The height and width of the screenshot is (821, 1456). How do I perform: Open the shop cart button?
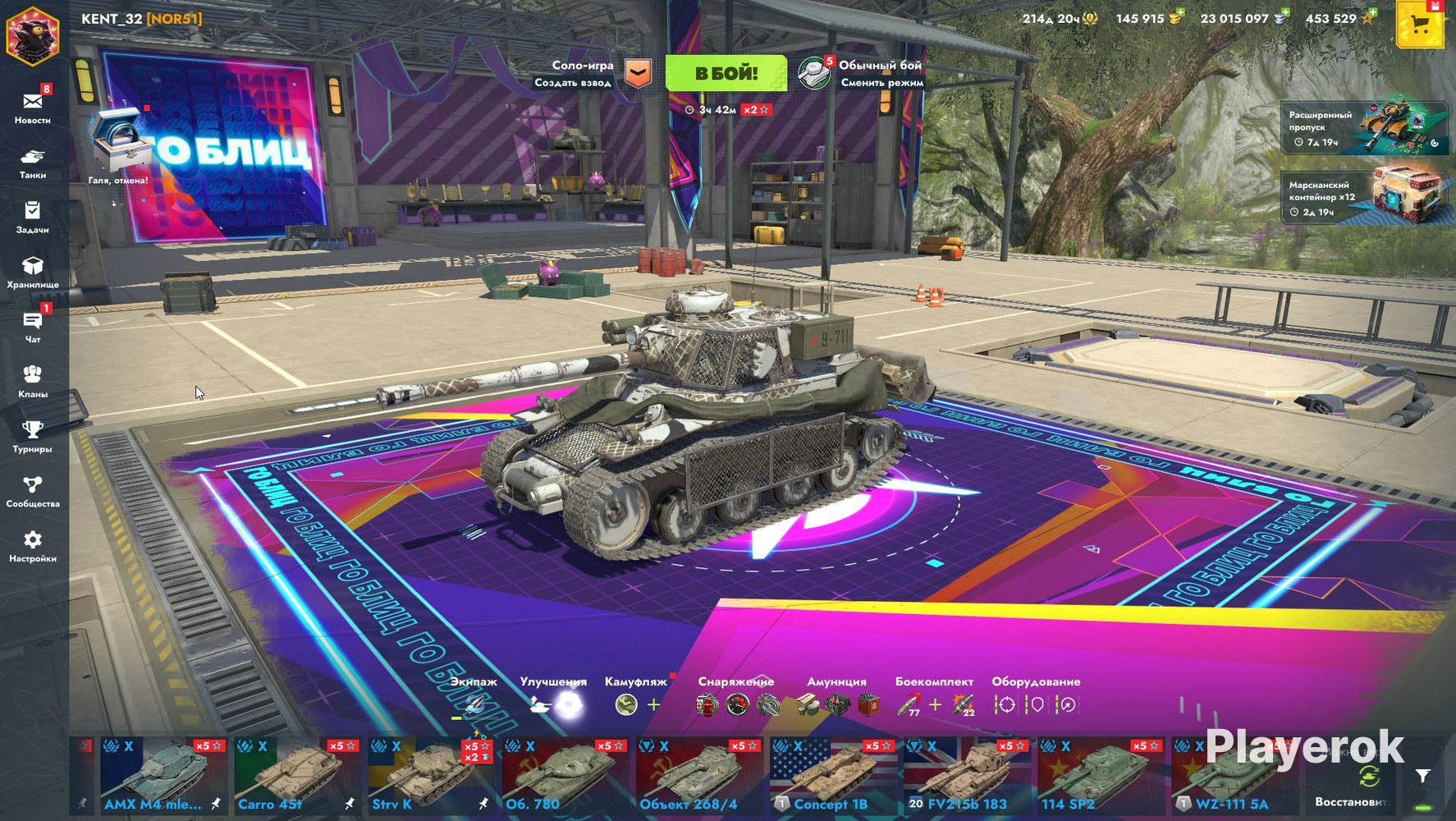[1420, 25]
